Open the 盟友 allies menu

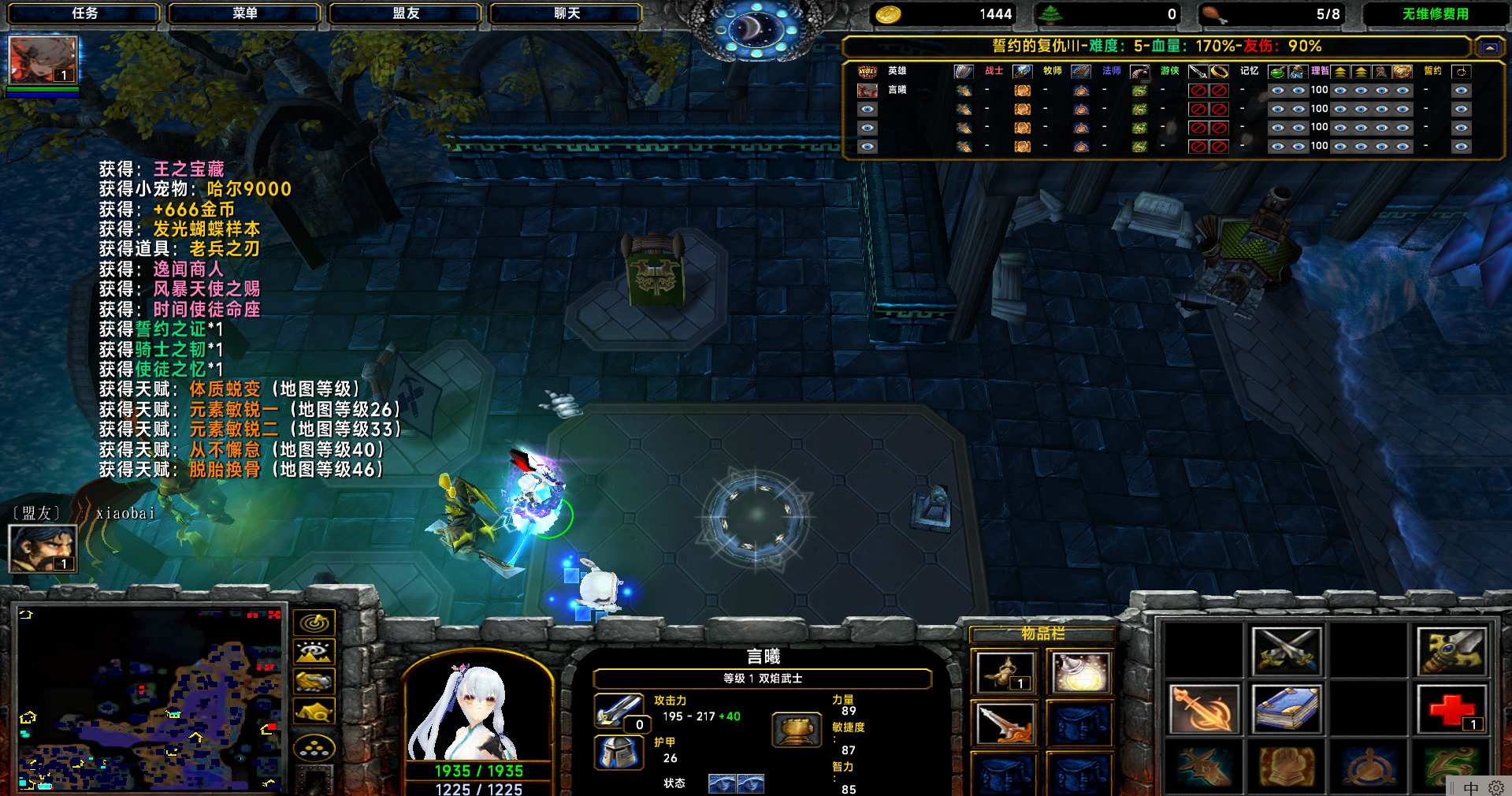click(405, 13)
